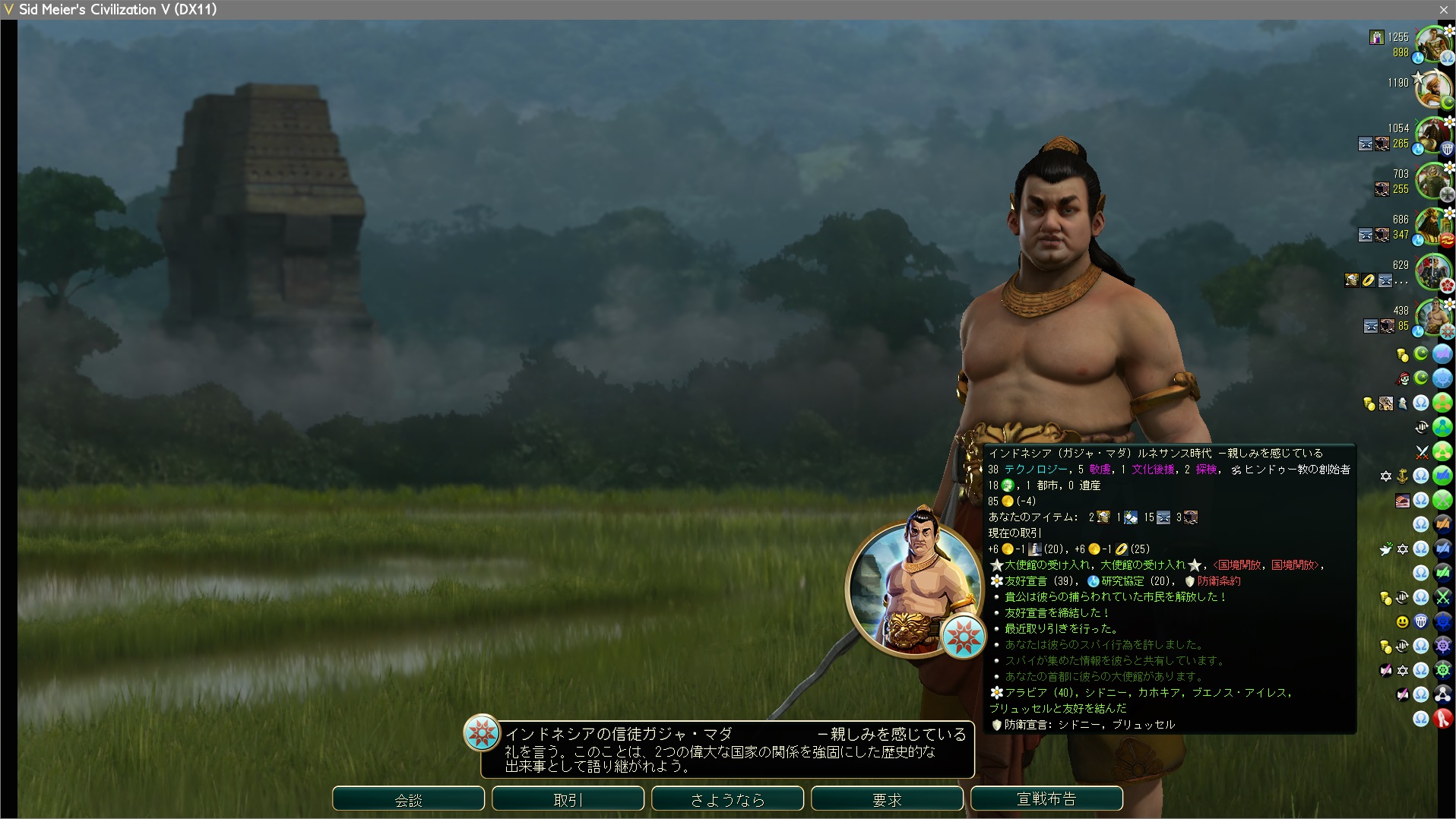Pick Washington's leader portrait in the list
1456x819 pixels.
click(x=1433, y=137)
